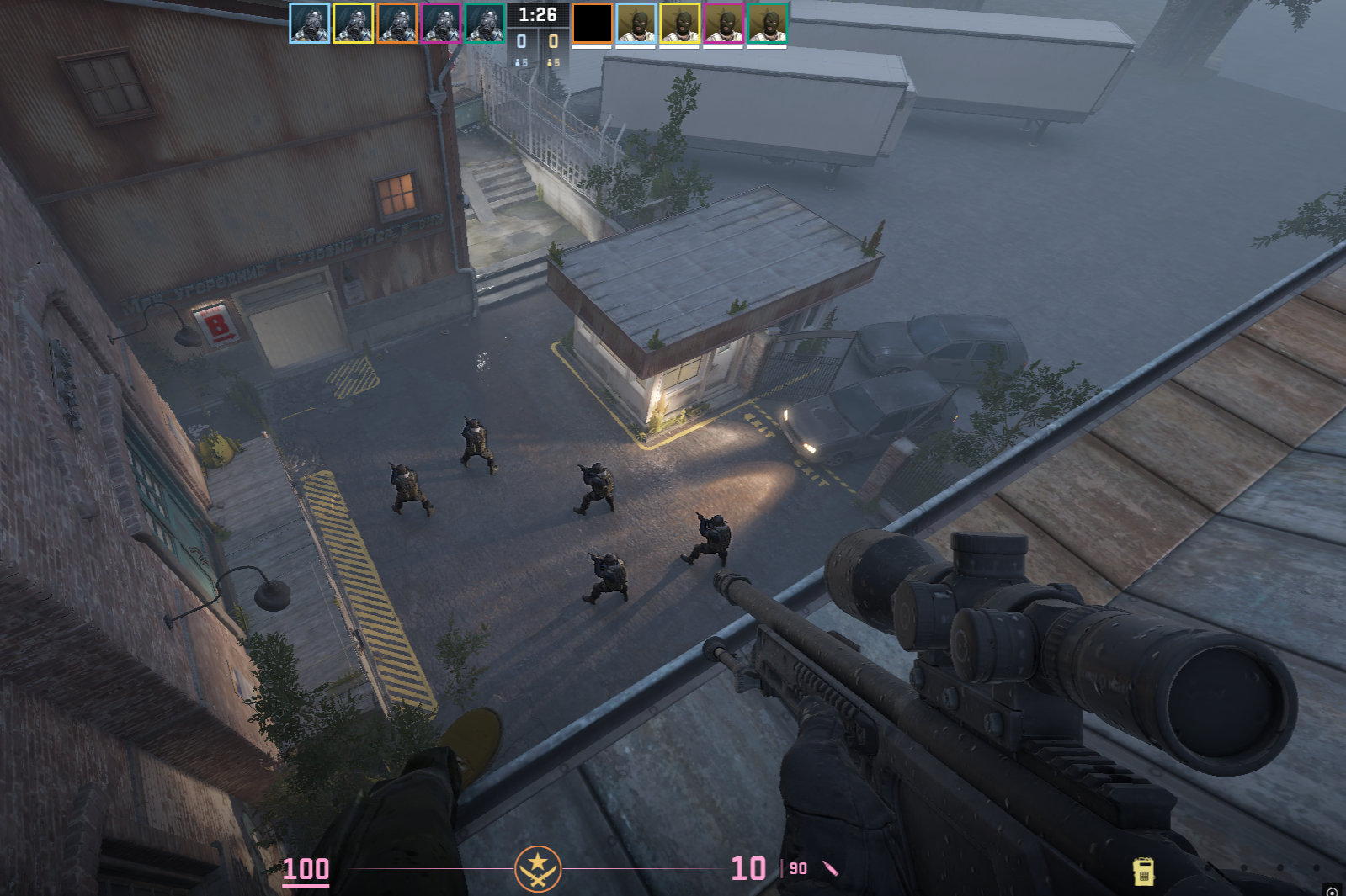Select the magenta bordered gas mask avatar
Viewport: 1346px width, 896px height.
441,24
